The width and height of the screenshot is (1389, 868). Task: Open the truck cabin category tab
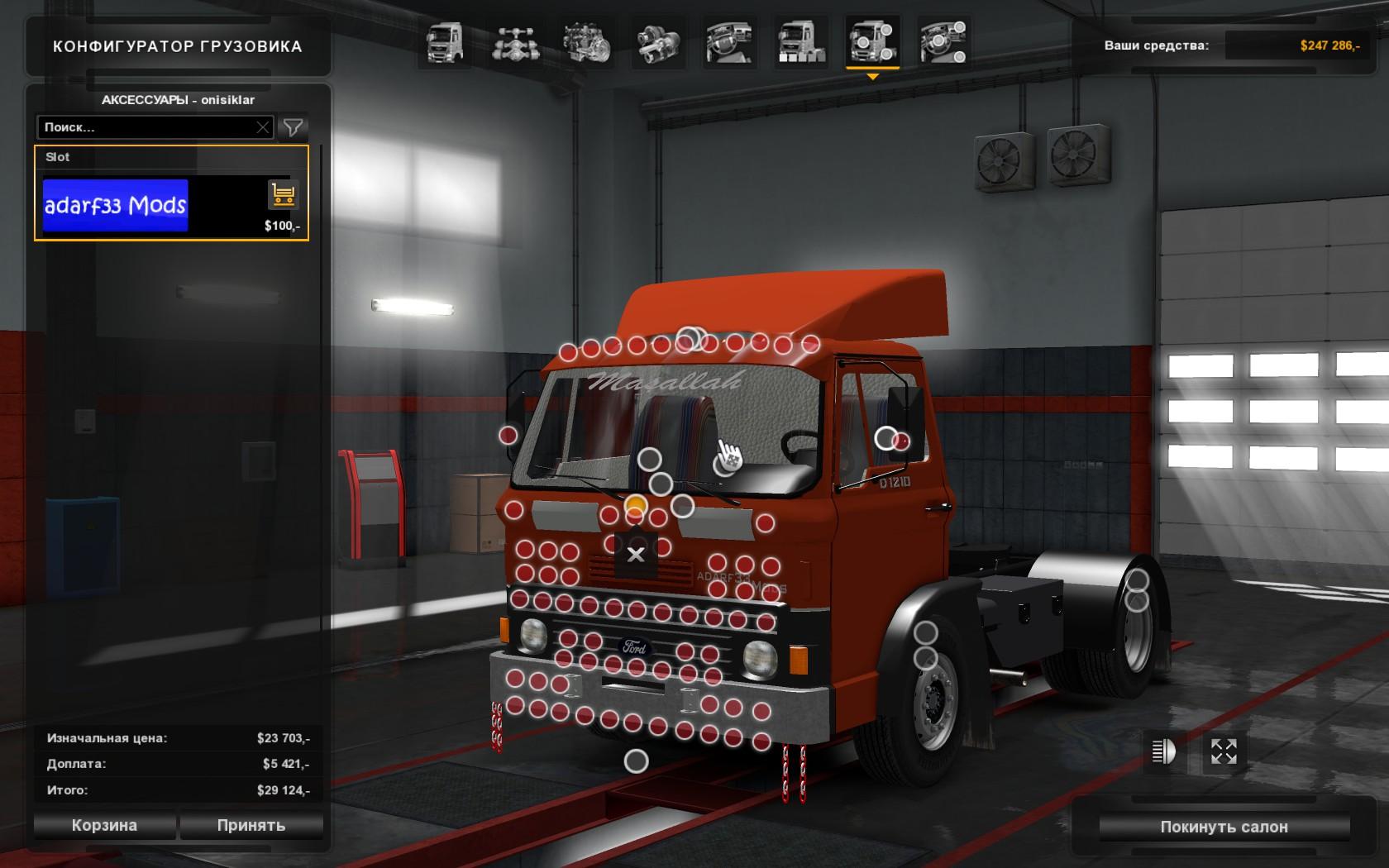[x=444, y=43]
